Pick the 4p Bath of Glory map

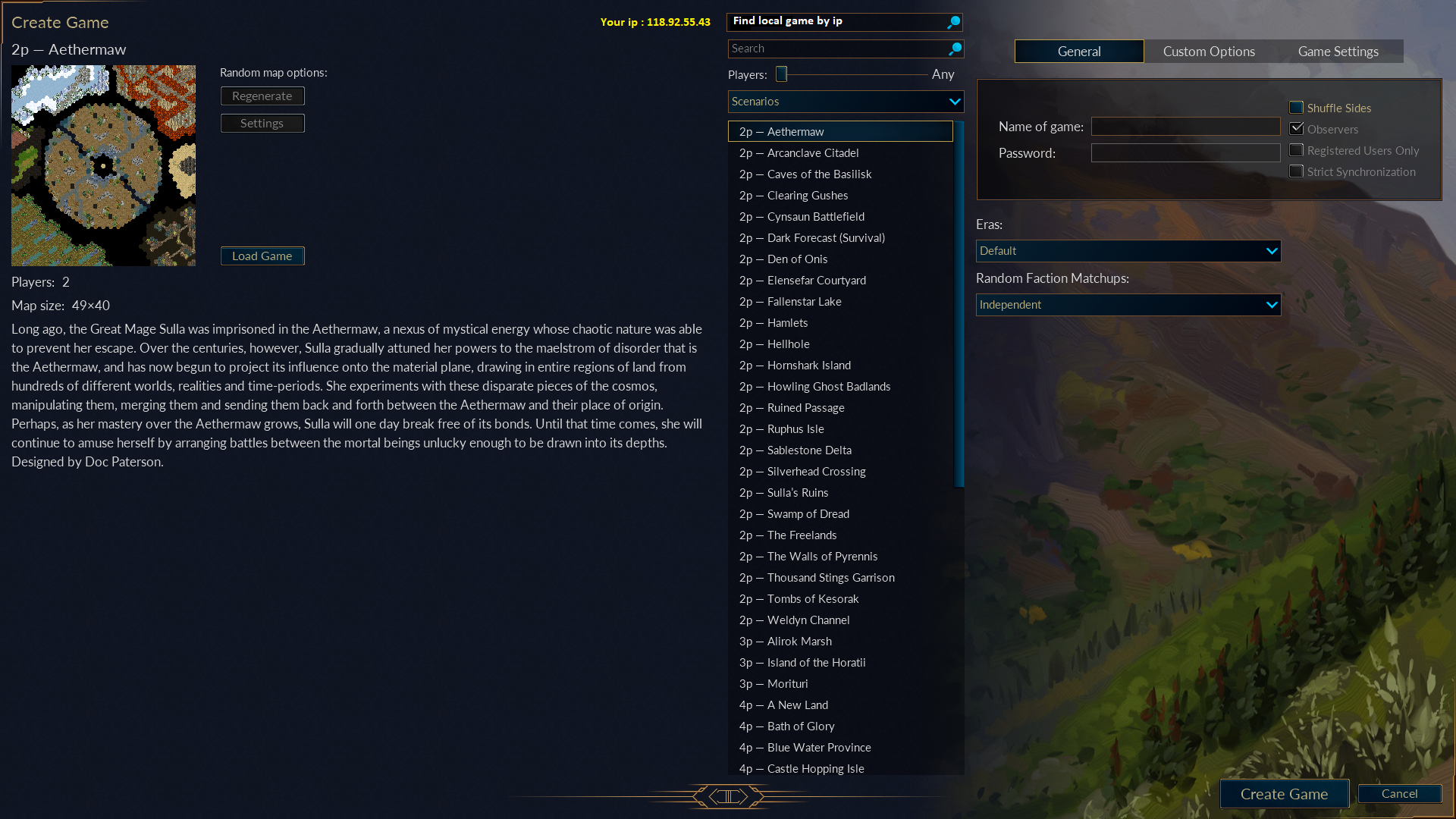[x=800, y=726]
